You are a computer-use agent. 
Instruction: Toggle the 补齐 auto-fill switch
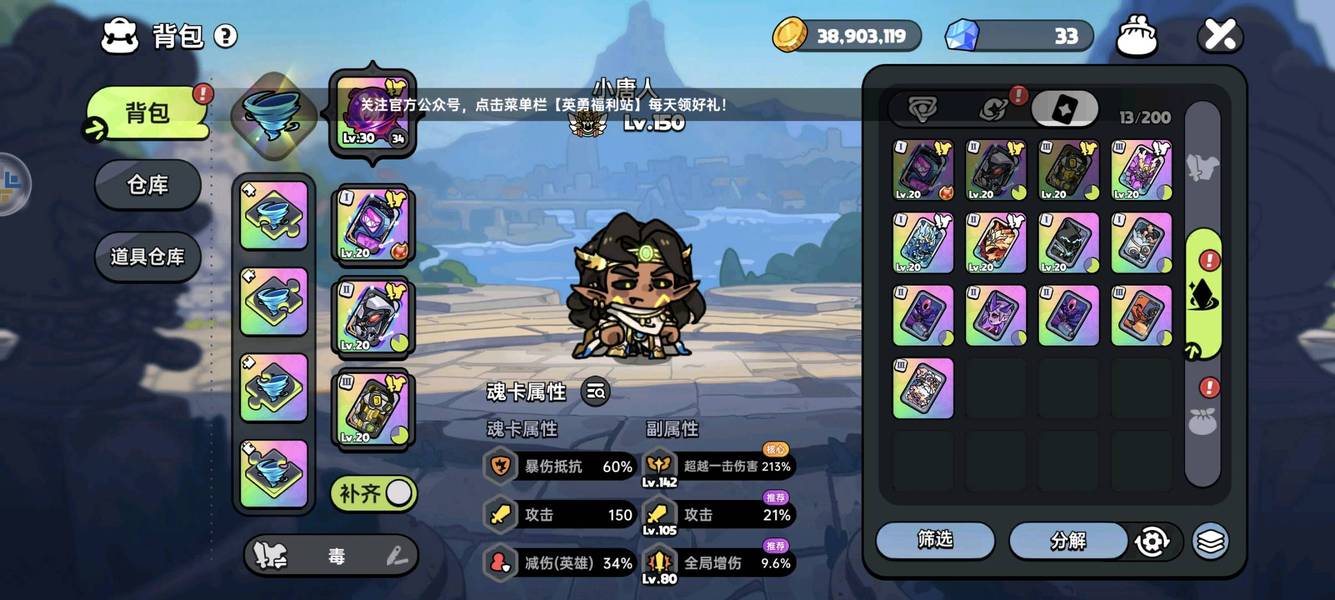point(375,493)
